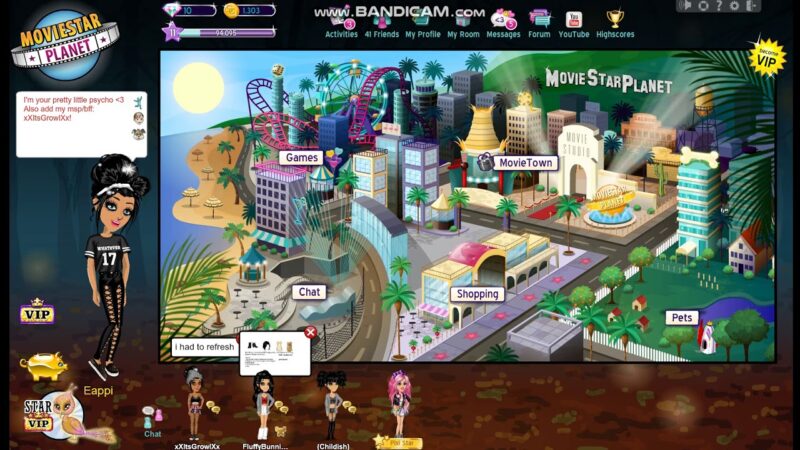Open the Forum
This screenshot has height=450, width=800.
(x=539, y=24)
